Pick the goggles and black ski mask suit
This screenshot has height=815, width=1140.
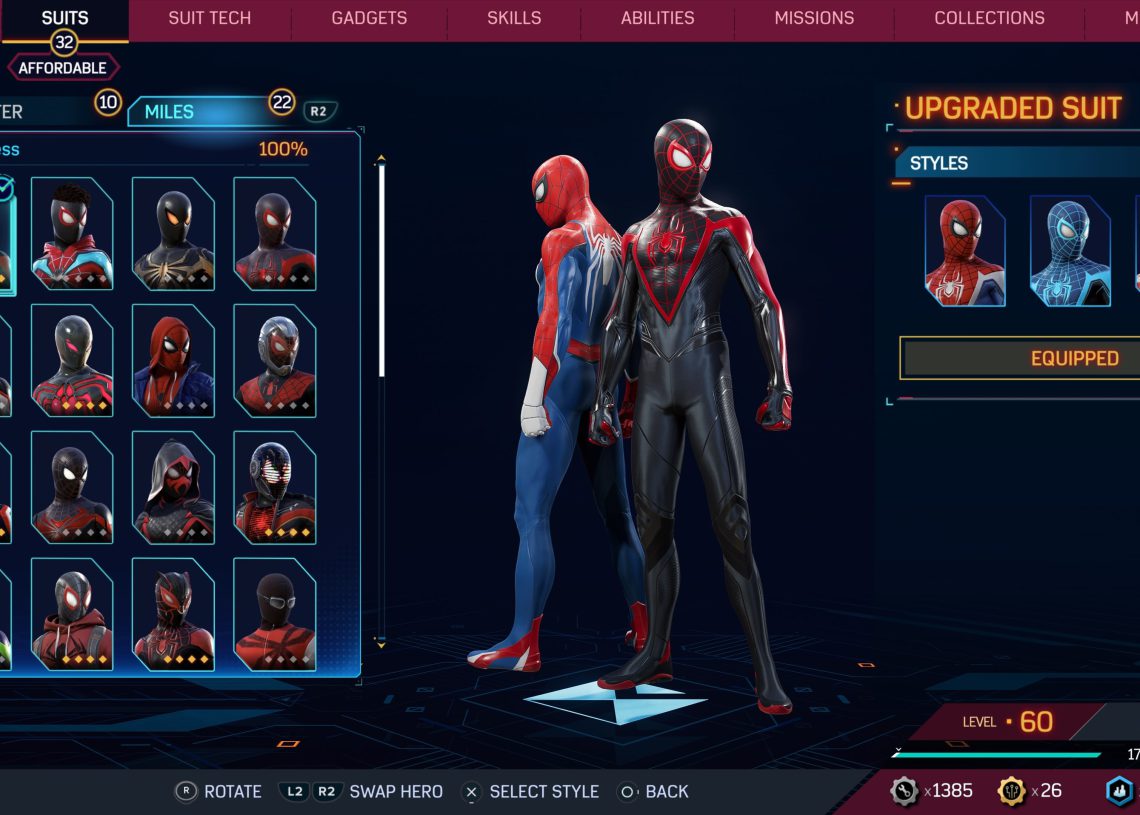275,613
